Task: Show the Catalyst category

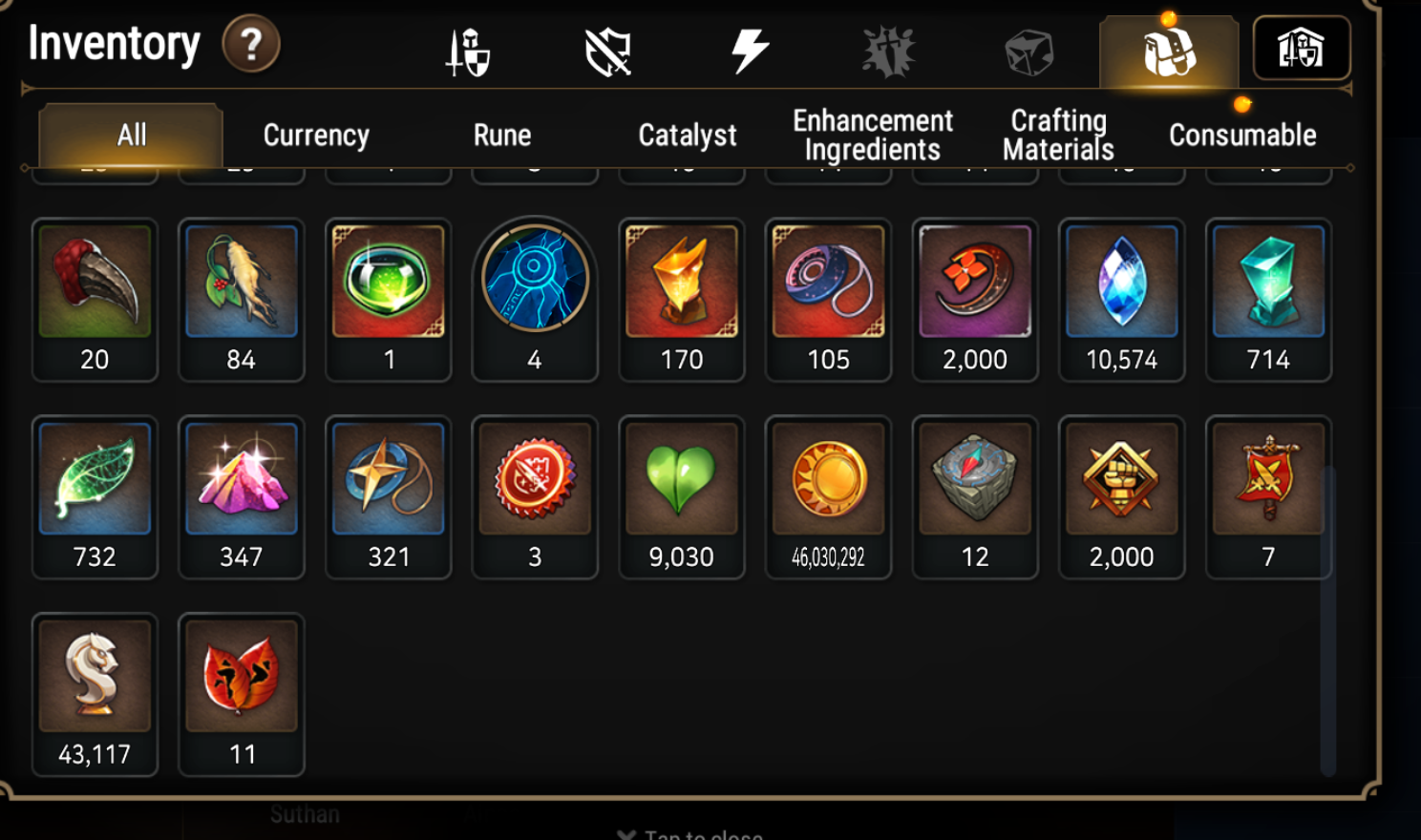Action: (687, 136)
